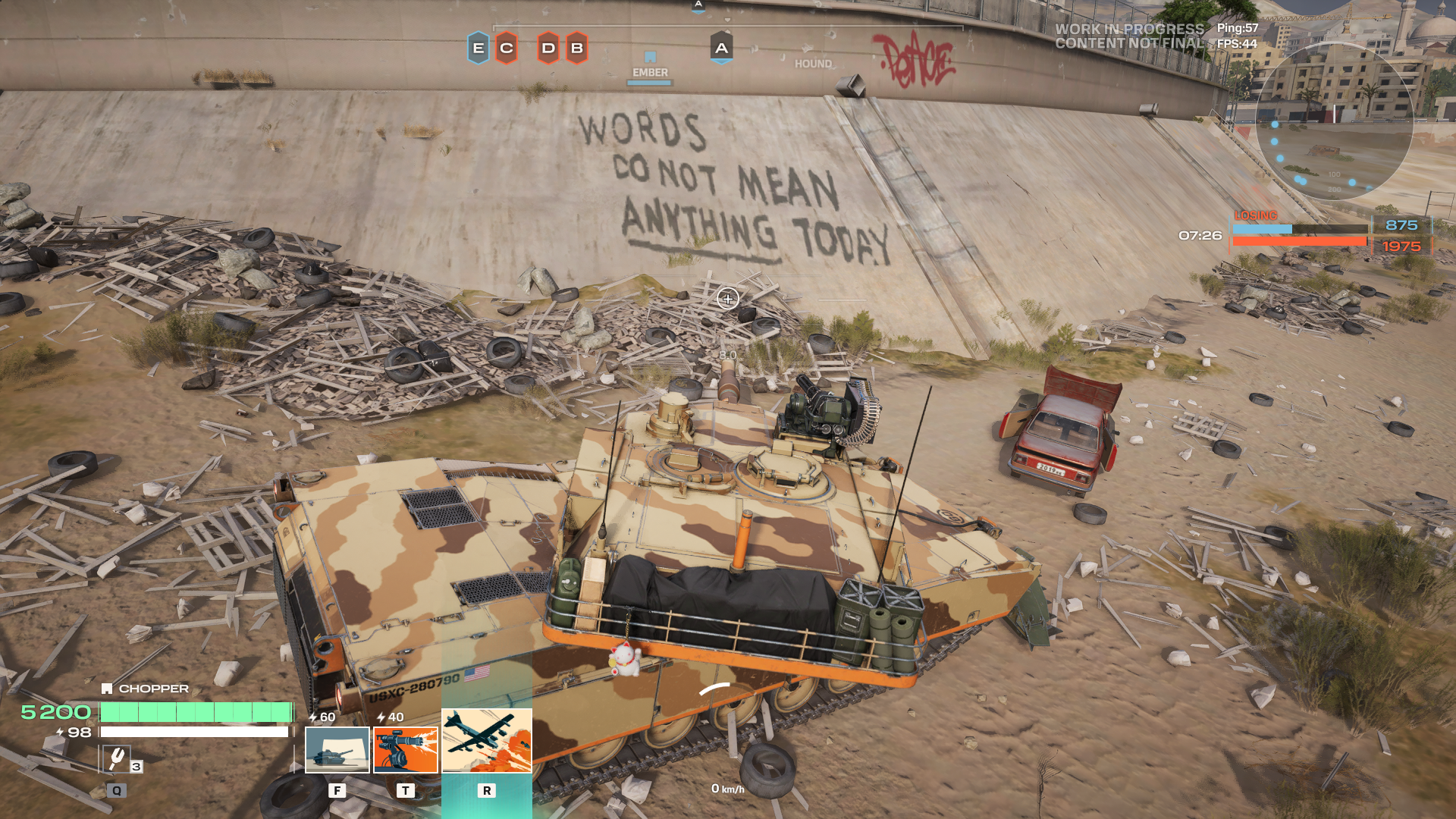Use the wrench repair tool icon
Image resolution: width=1456 pixels, height=819 pixels.
point(116,758)
